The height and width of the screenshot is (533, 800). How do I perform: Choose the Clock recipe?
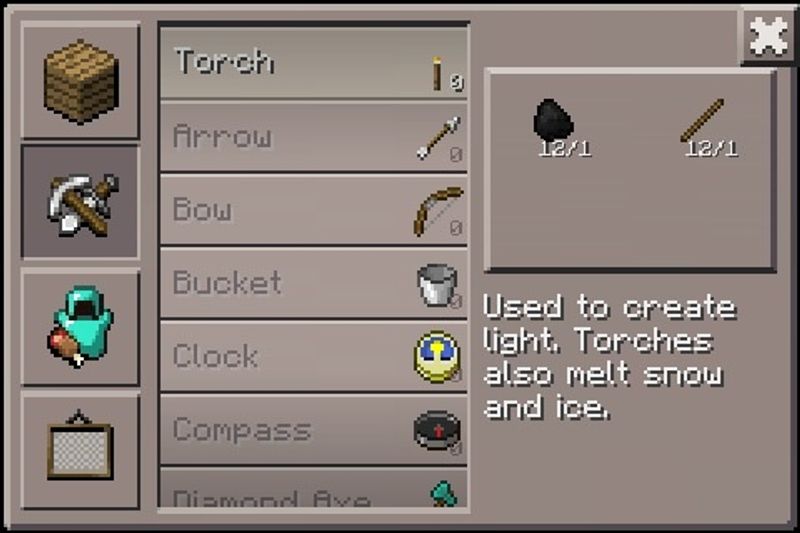click(x=313, y=357)
